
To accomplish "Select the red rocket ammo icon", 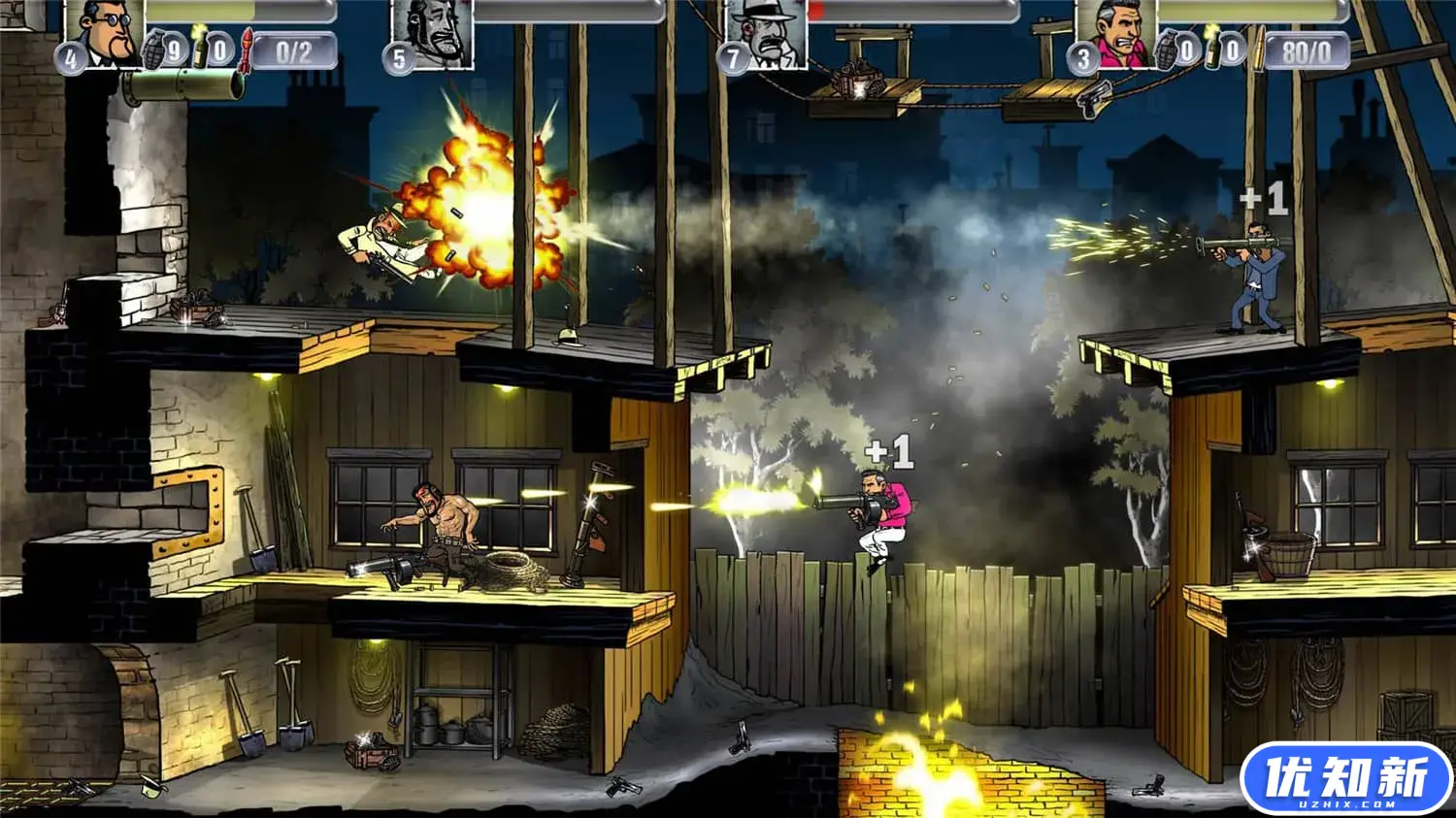I will 247,49.
